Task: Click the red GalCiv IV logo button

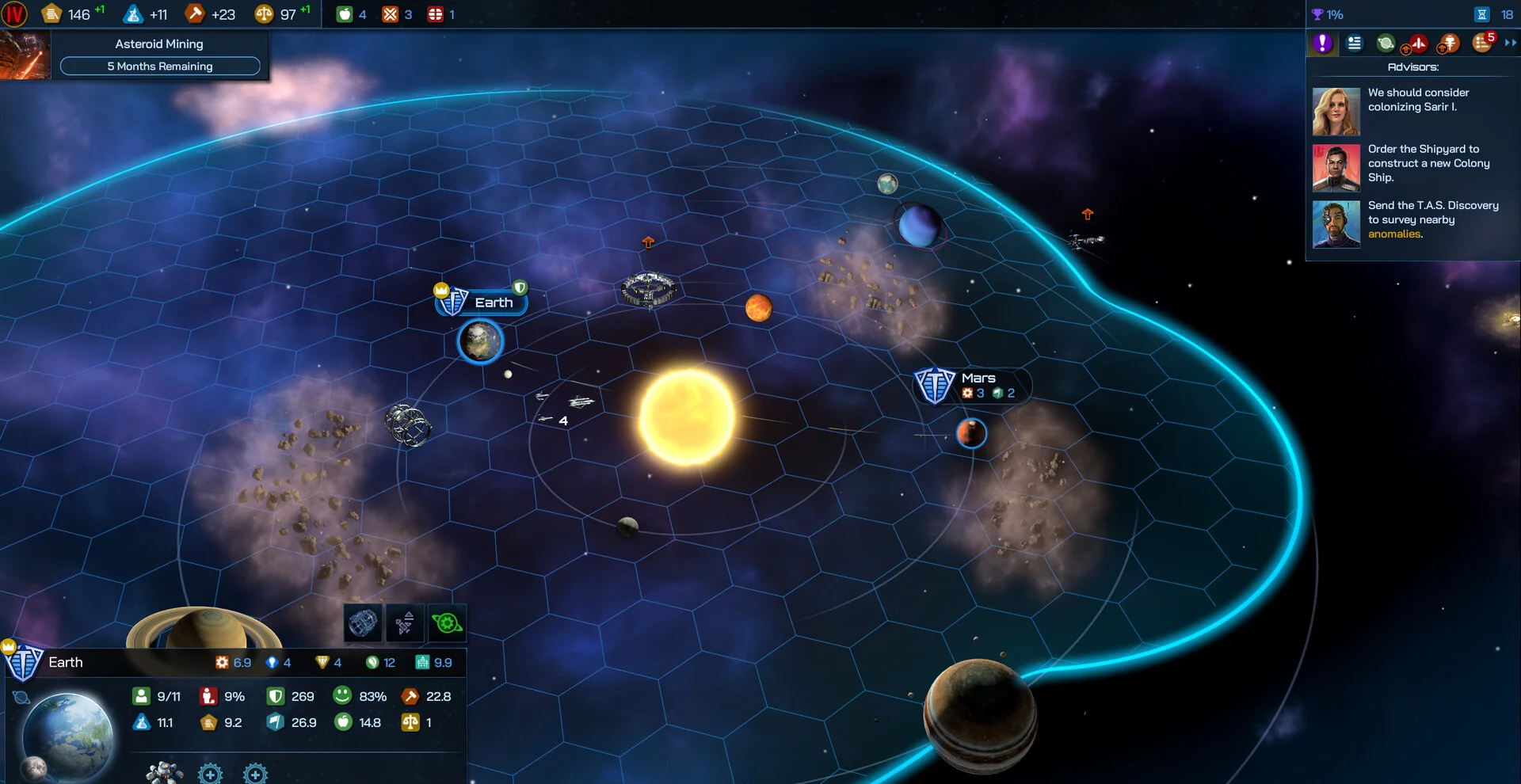Action: (x=14, y=14)
